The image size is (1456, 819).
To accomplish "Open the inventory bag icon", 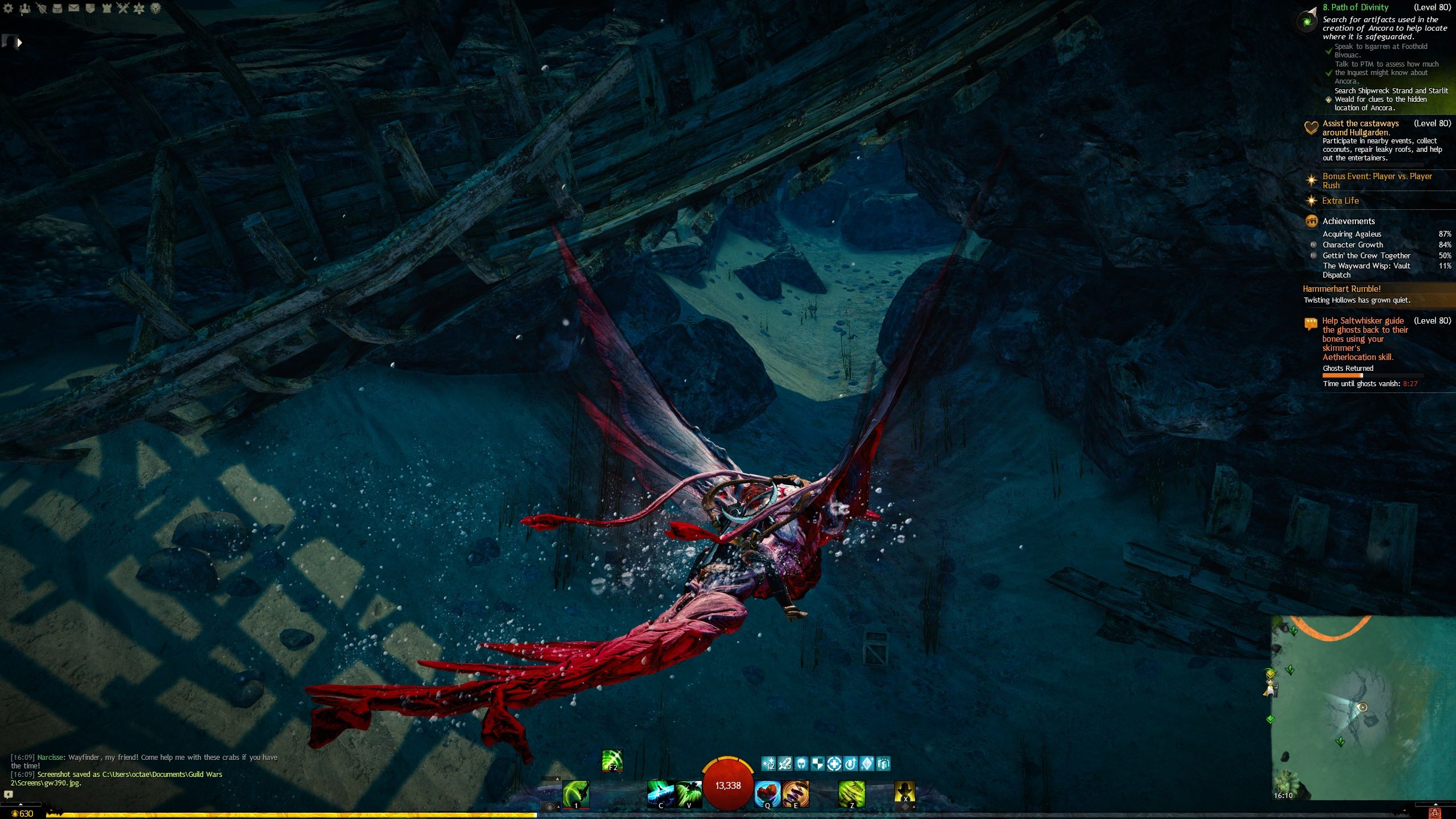I will click(x=57, y=9).
